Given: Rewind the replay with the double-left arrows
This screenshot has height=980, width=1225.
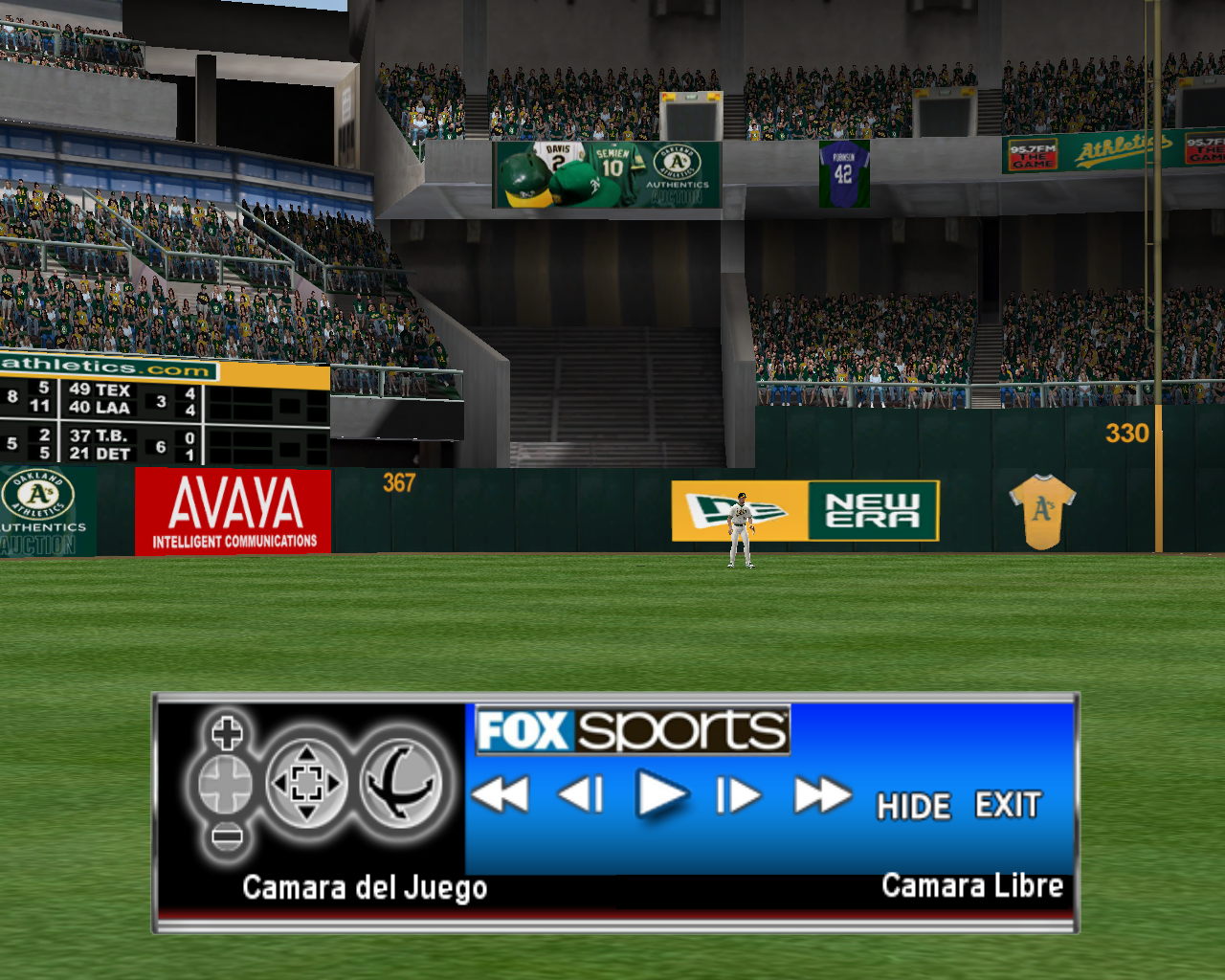Looking at the screenshot, I should 501,795.
